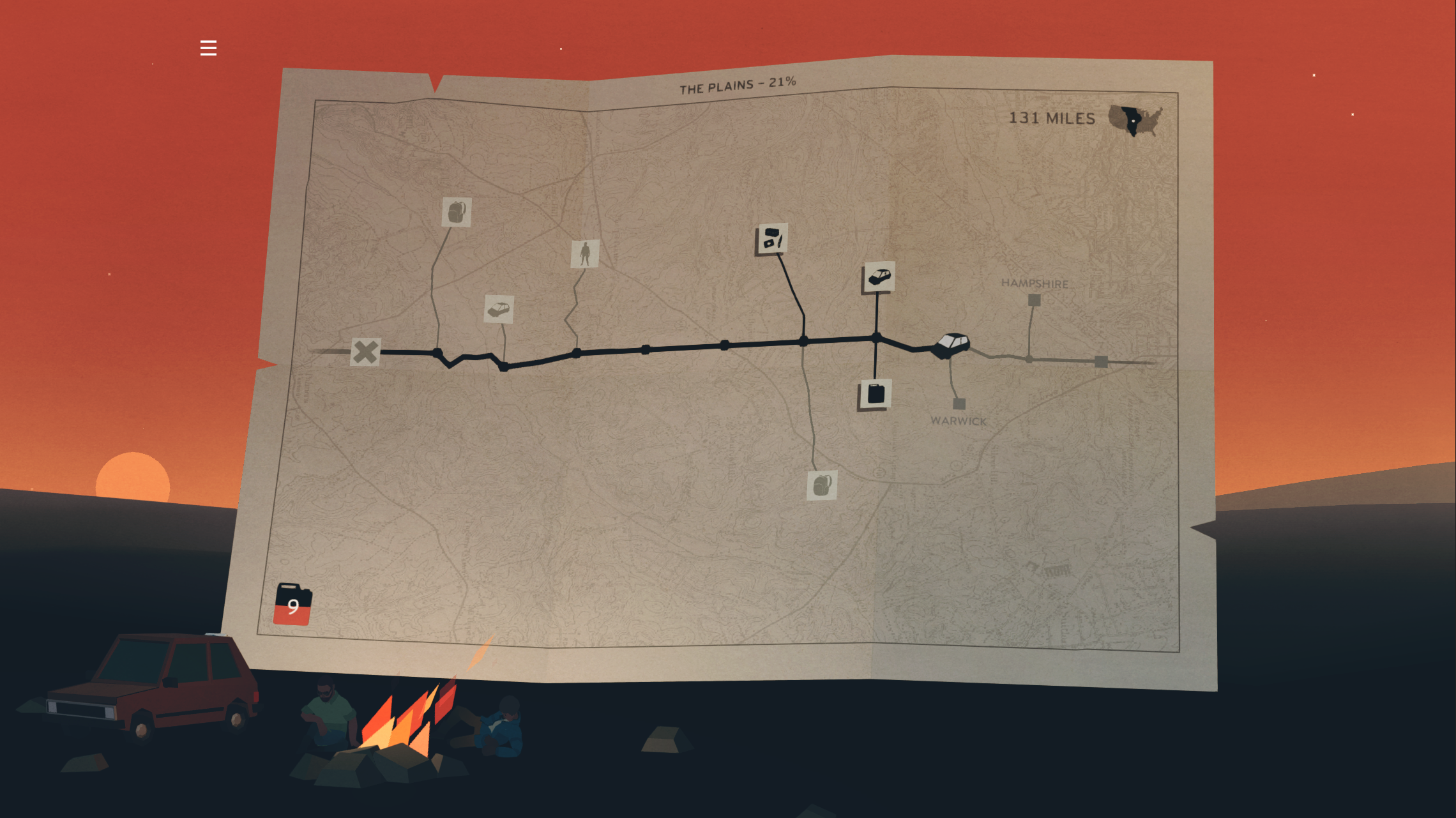
Task: Choose Hampshire as the next stop
Action: (x=1034, y=299)
